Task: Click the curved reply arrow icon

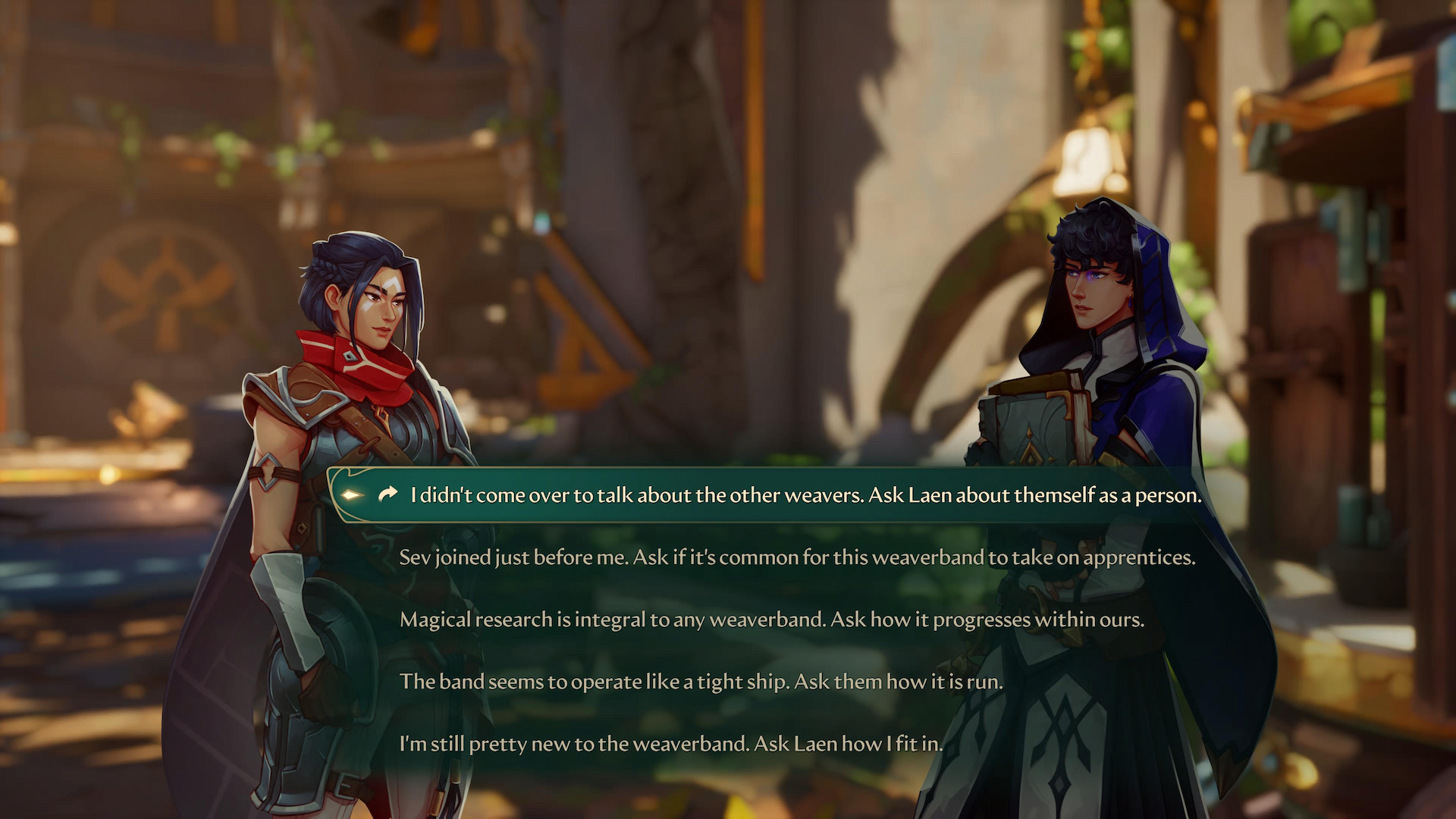Action: (x=388, y=494)
